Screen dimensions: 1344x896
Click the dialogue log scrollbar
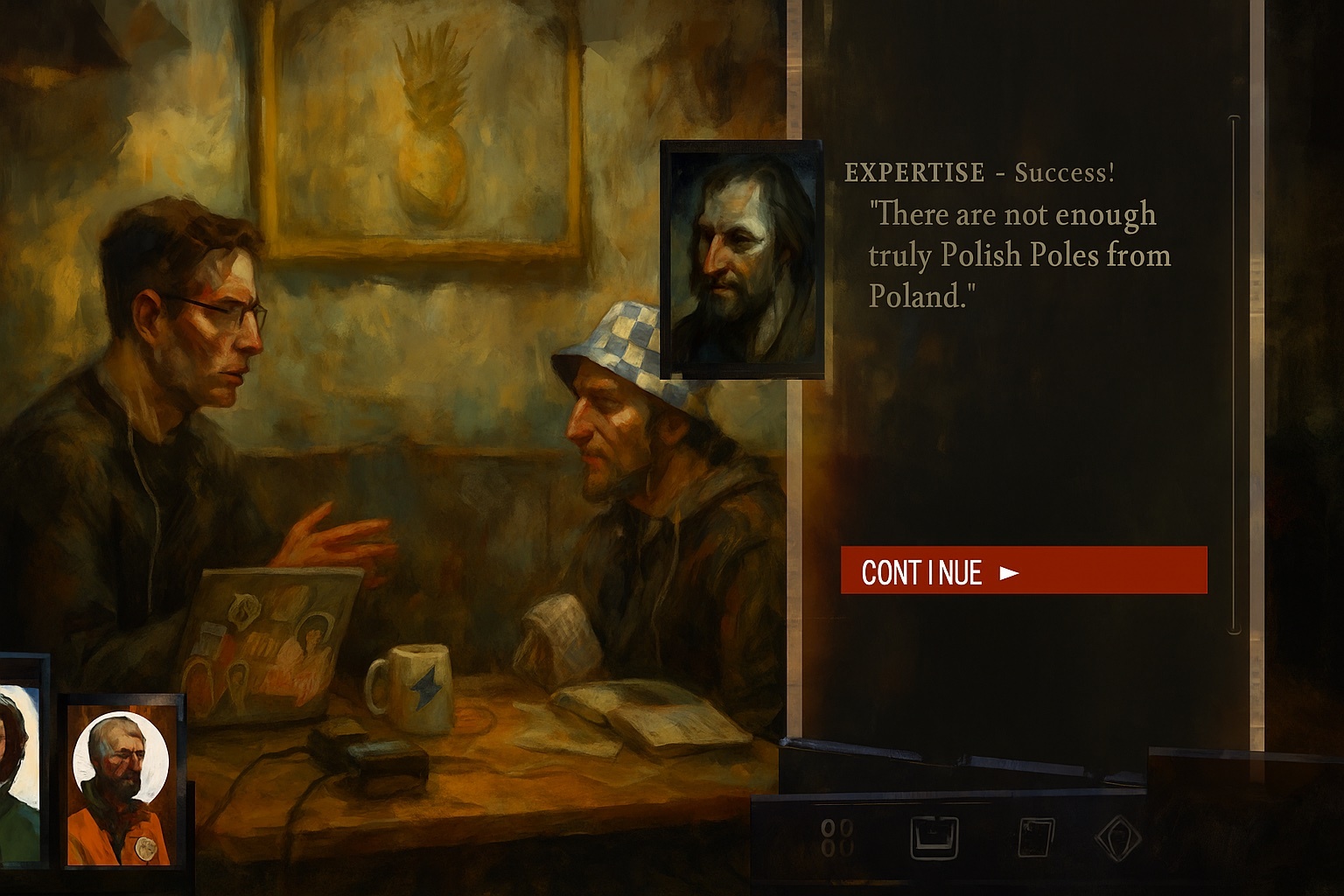[x=1235, y=374]
